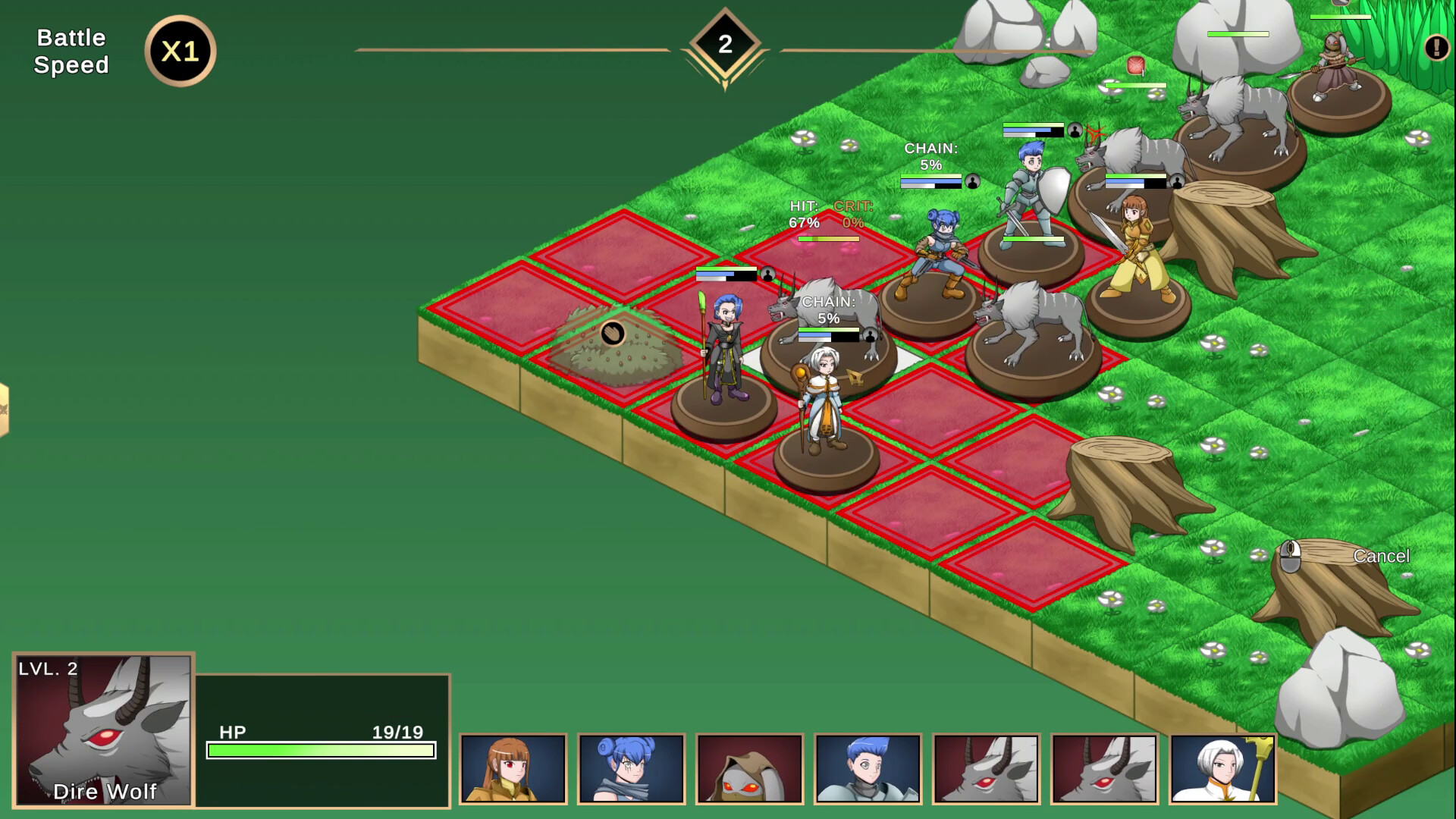The width and height of the screenshot is (1456, 819).
Task: Select the orange-haired knight portrait at the bottom
Action: (x=514, y=768)
